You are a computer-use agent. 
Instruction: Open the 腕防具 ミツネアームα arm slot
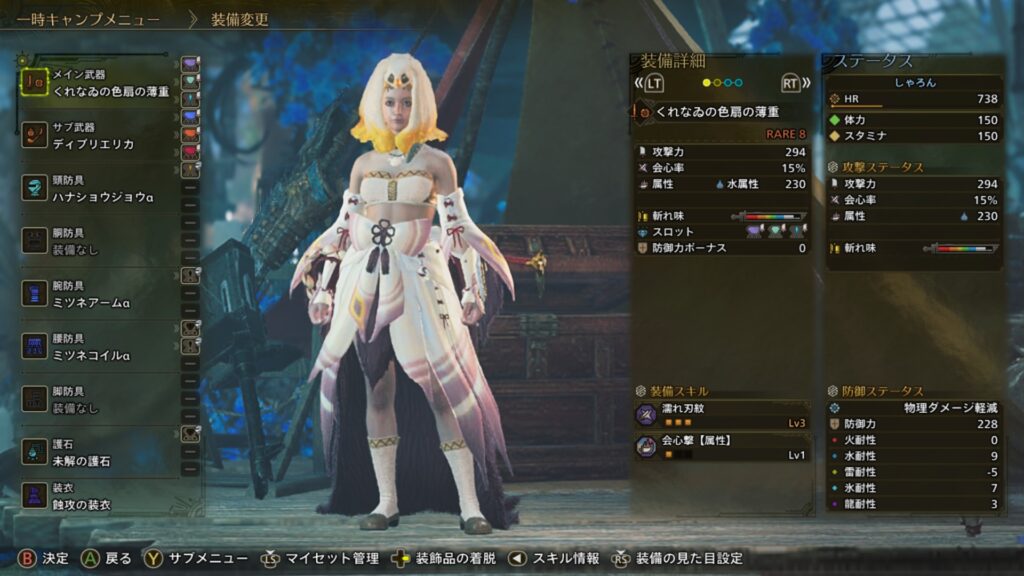click(x=100, y=293)
